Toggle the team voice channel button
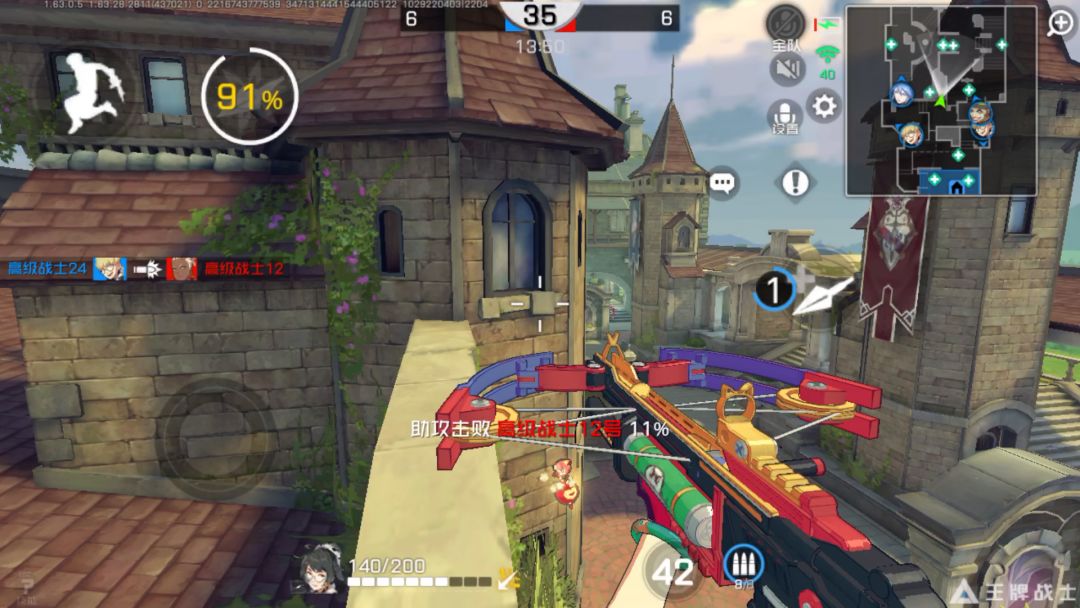The height and width of the screenshot is (608, 1080). coord(786,26)
